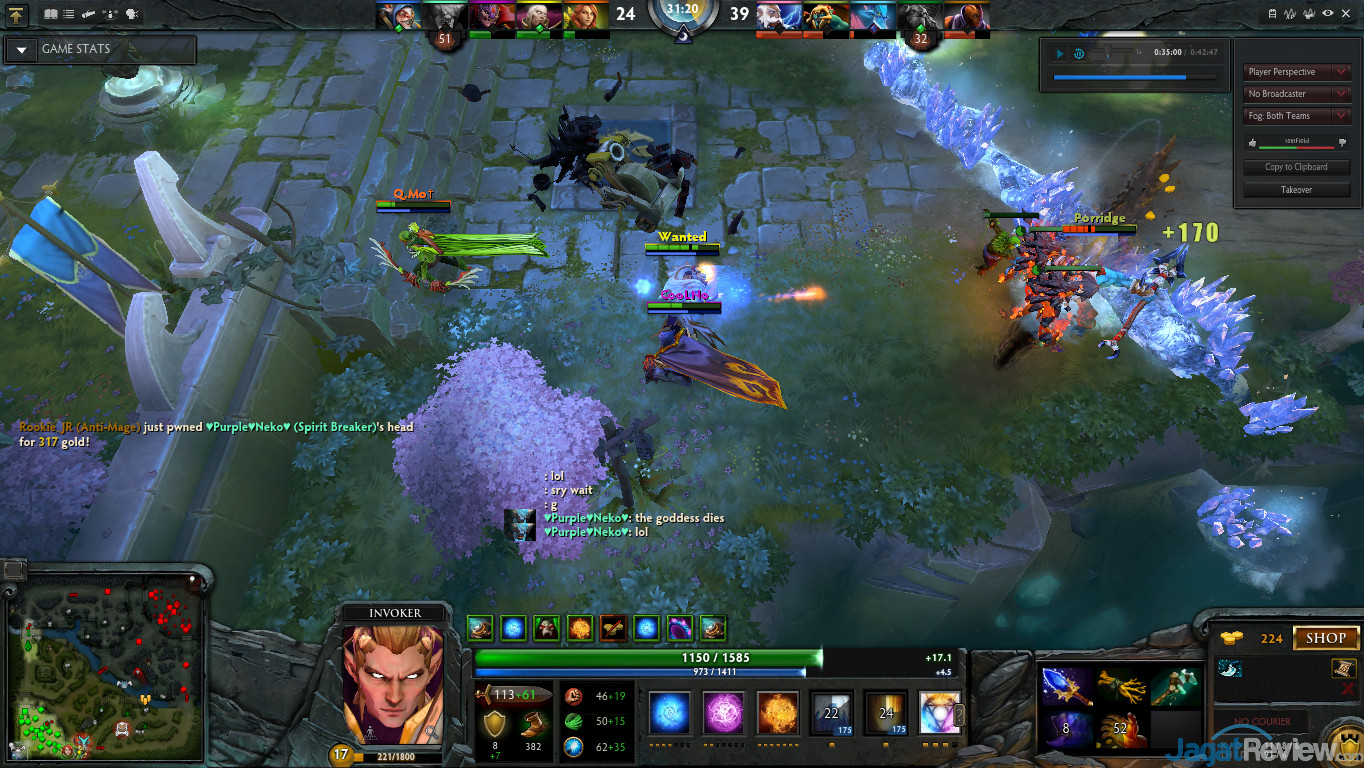The image size is (1364, 768).
Task: Click the Invoke ability icon
Action: (939, 714)
